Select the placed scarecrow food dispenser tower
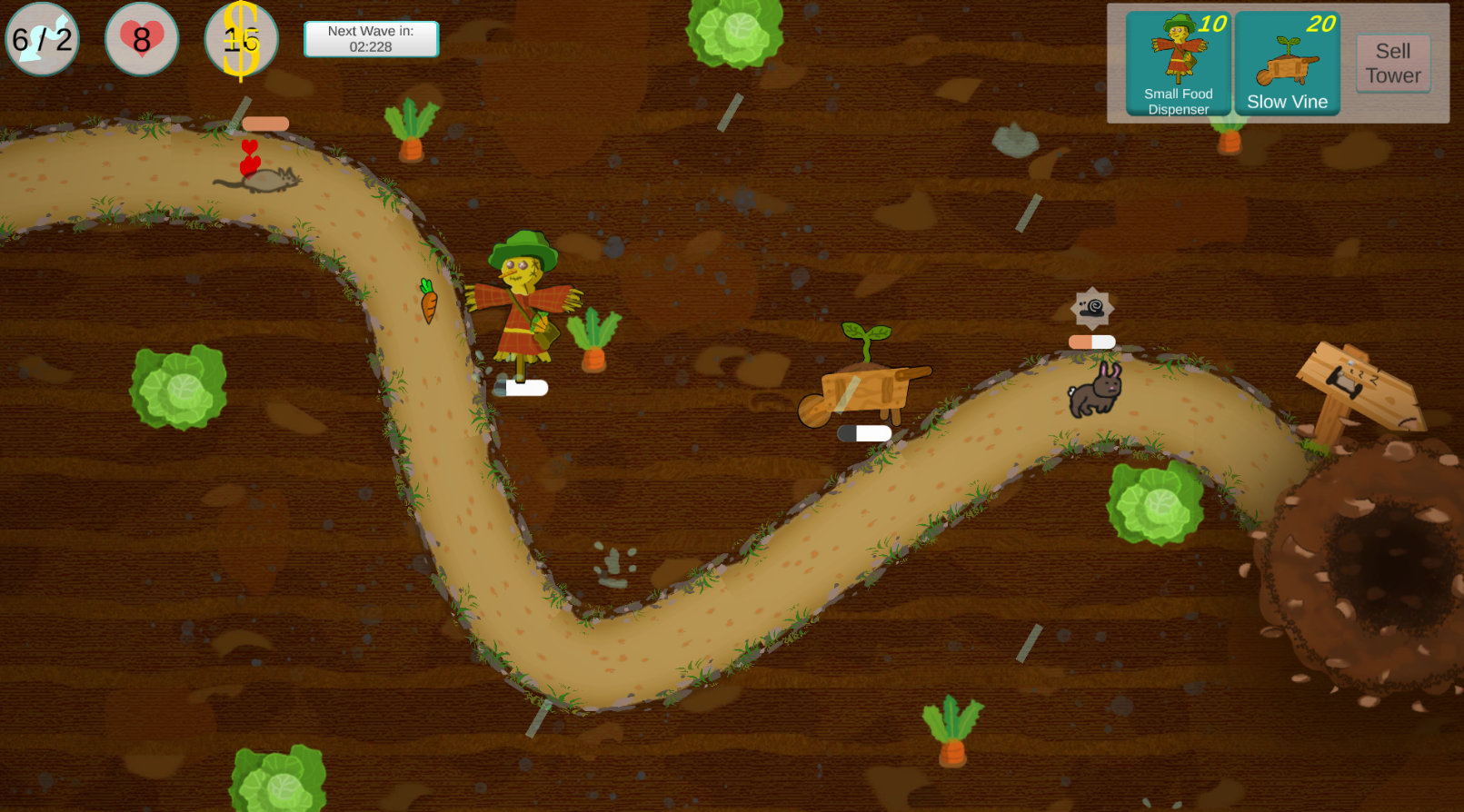1464x812 pixels. pyautogui.click(x=522, y=304)
